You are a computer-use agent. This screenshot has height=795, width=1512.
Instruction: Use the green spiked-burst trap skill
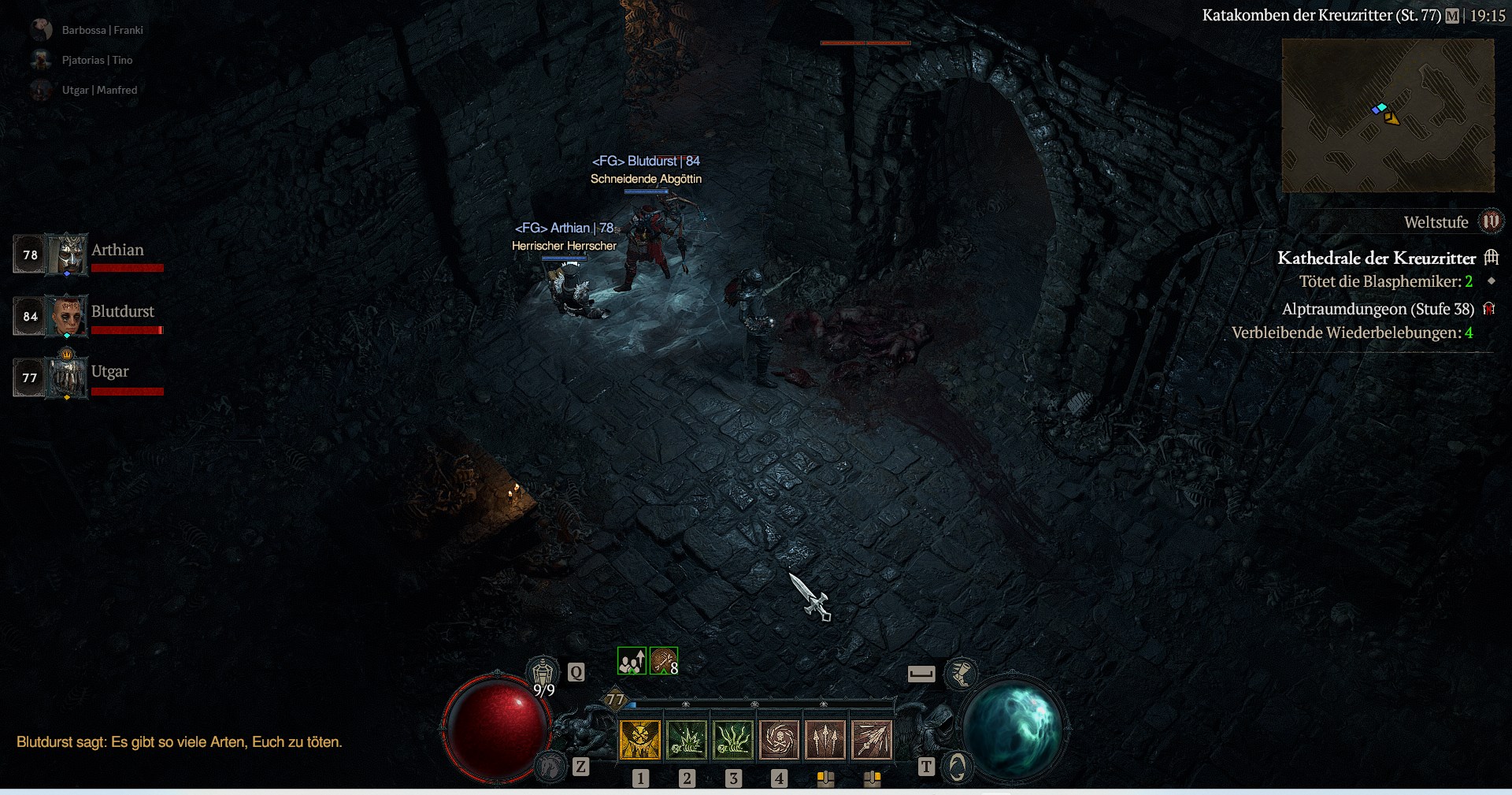687,740
